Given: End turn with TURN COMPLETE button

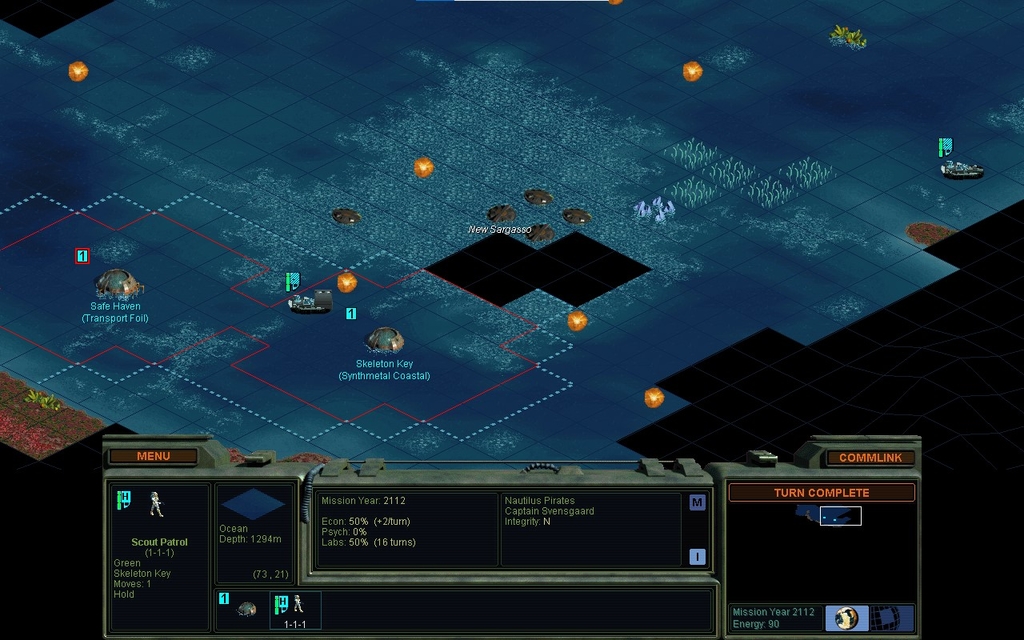Looking at the screenshot, I should 821,493.
